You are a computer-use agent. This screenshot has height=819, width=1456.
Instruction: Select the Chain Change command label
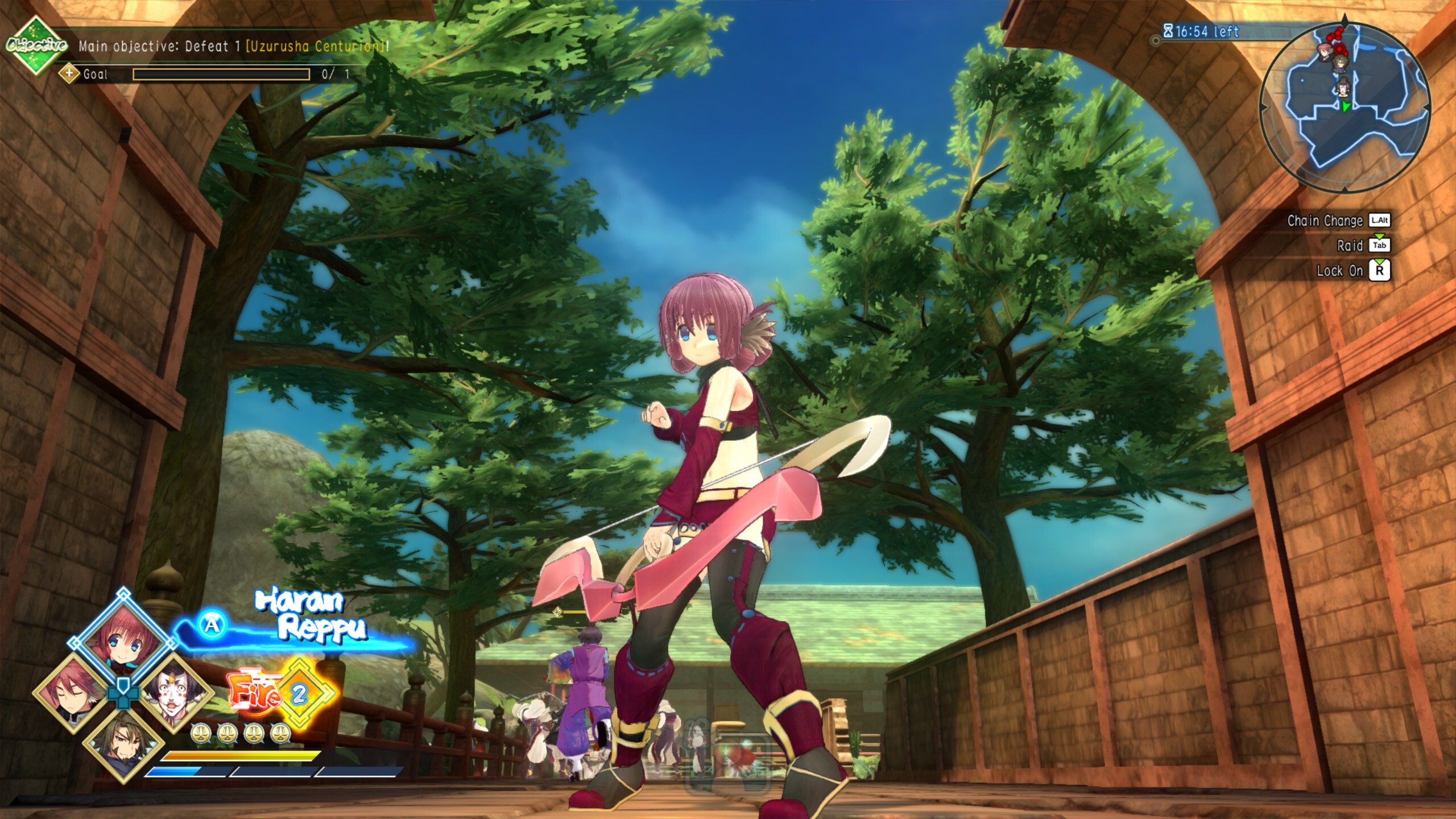click(1325, 220)
